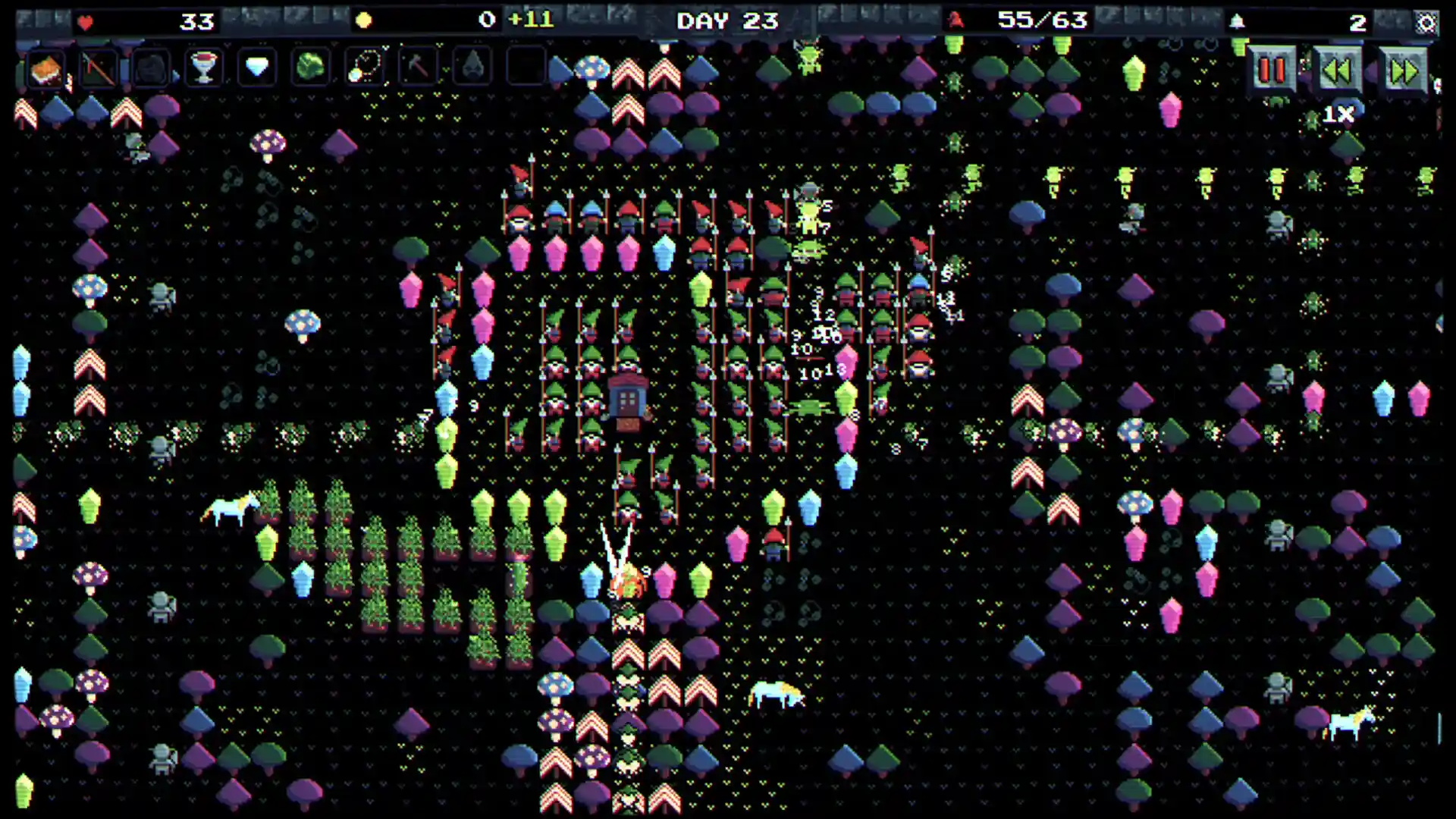Slow down time with the rewind button
Viewport: 1456px width, 819px height.
click(x=1337, y=71)
